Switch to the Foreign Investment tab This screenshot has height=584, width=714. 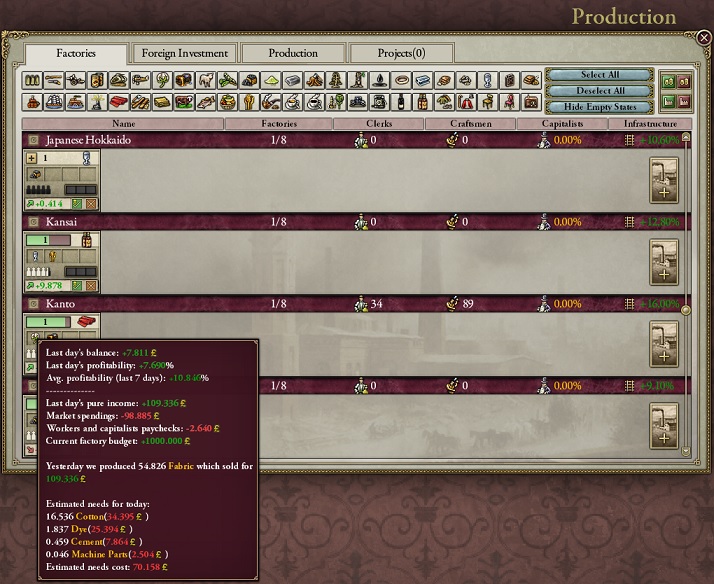[x=184, y=53]
